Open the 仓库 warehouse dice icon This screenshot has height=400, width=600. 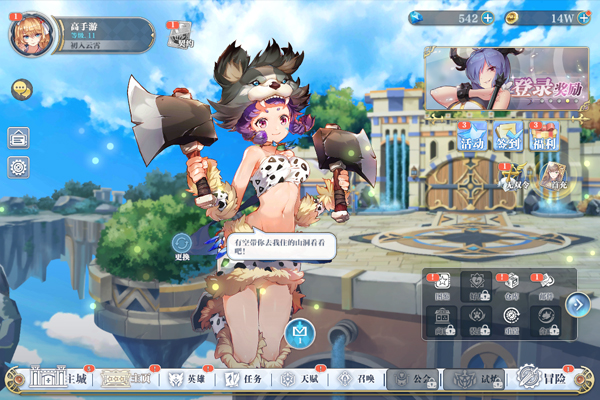coord(510,287)
